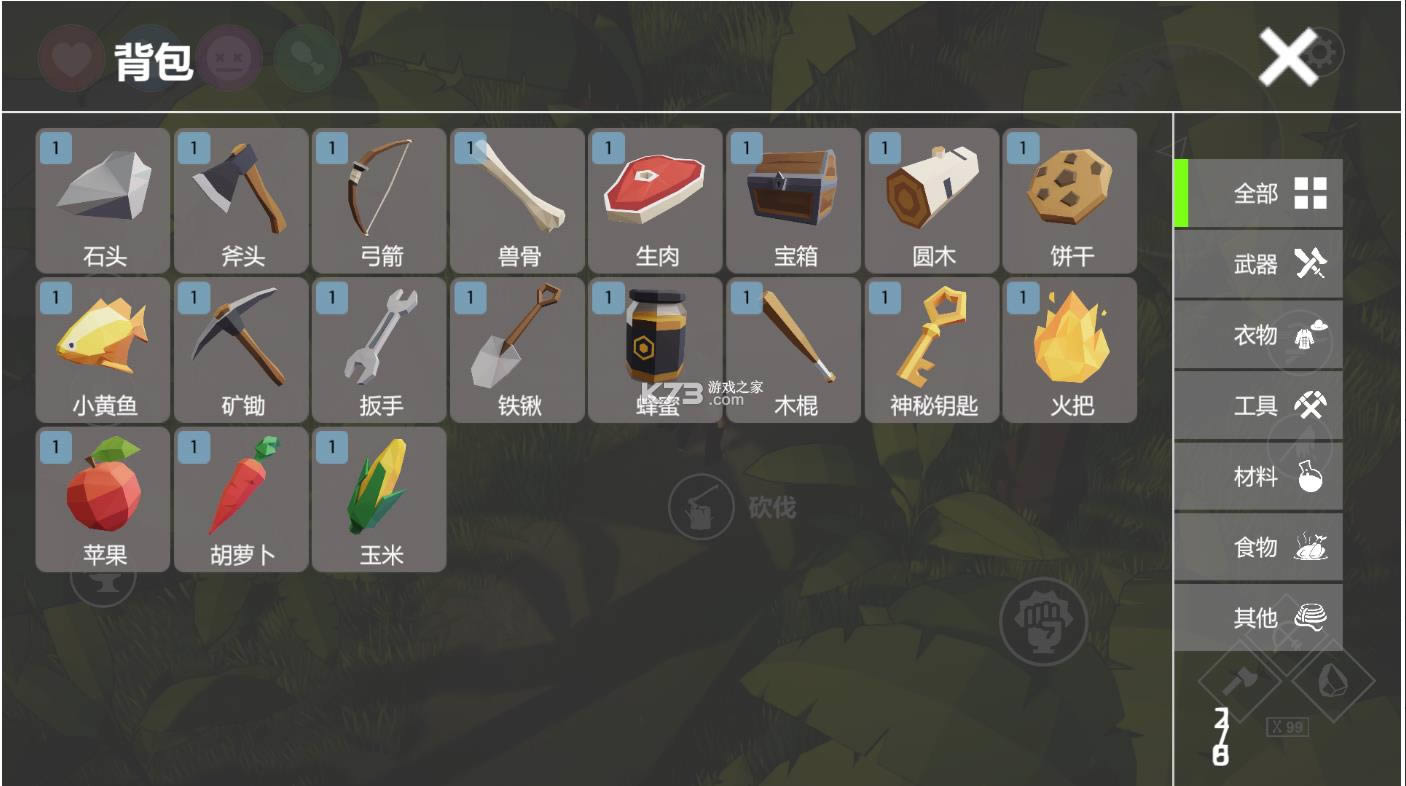Click the drumstick hunger icon top left
Screen dimensions: 1406x786
(x=308, y=58)
